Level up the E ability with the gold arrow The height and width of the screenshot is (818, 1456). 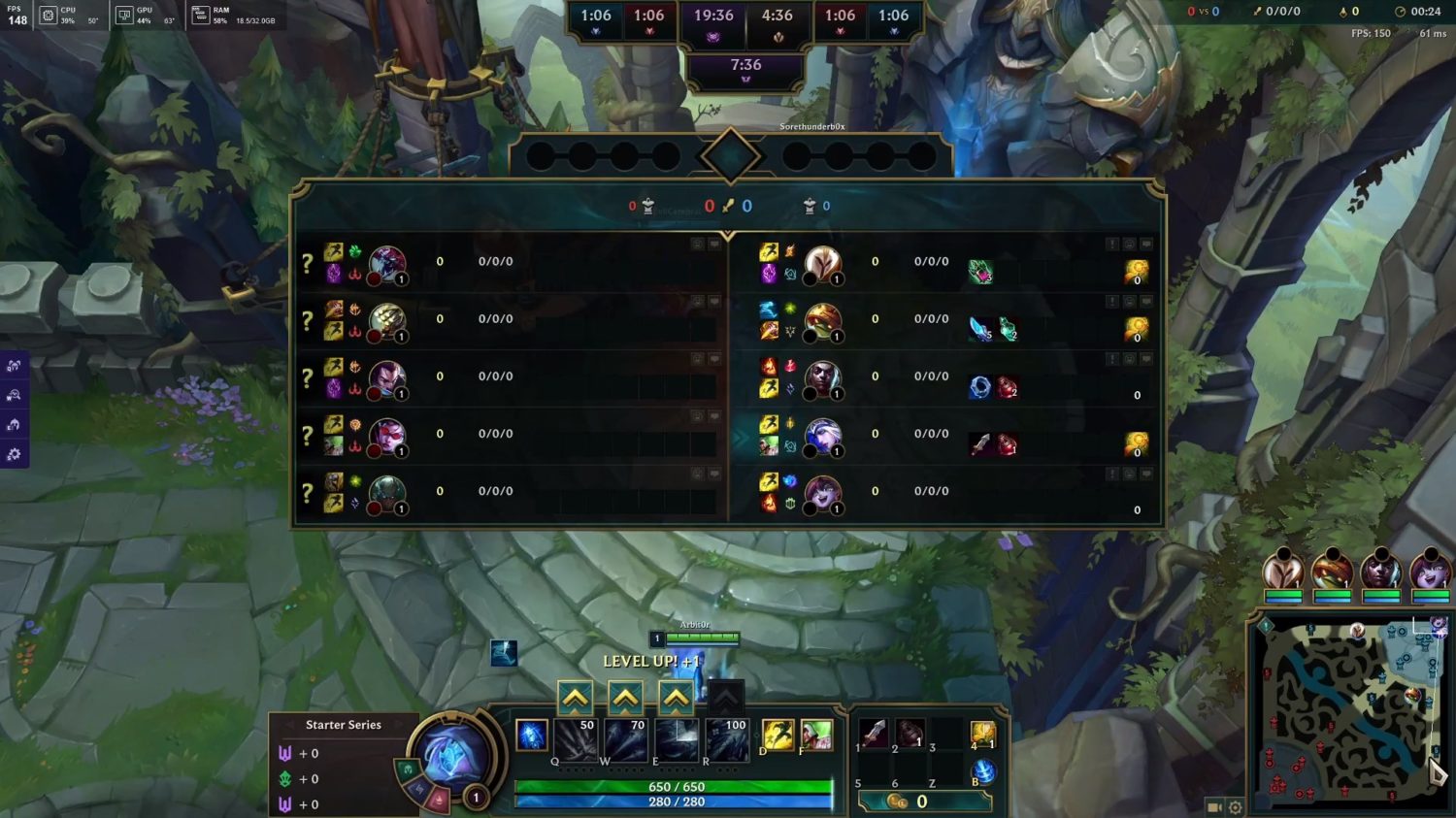pyautogui.click(x=678, y=697)
